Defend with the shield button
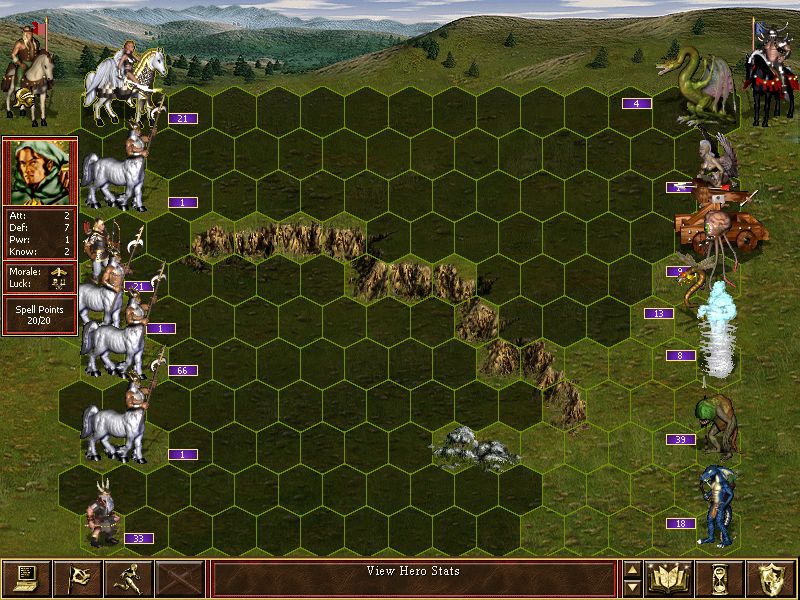This screenshot has height=600, width=800. tap(772, 578)
